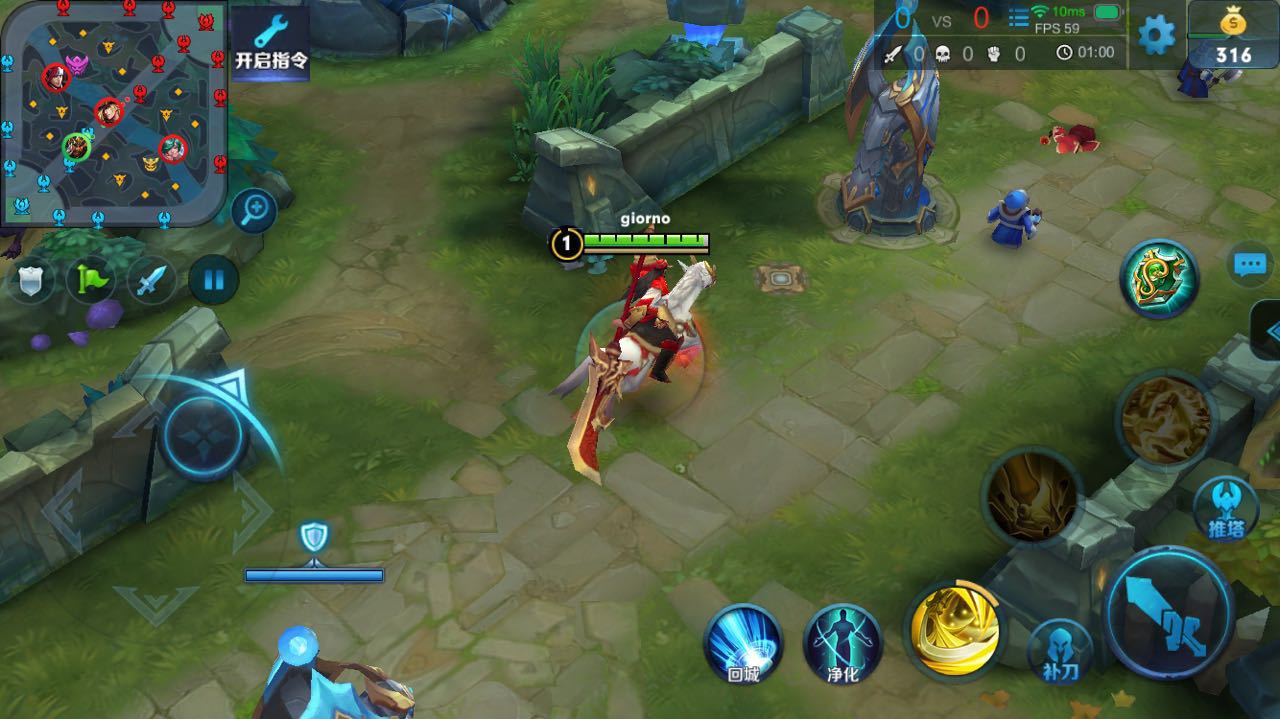
Task: Open the chat speech bubble
Action: pyautogui.click(x=1250, y=265)
